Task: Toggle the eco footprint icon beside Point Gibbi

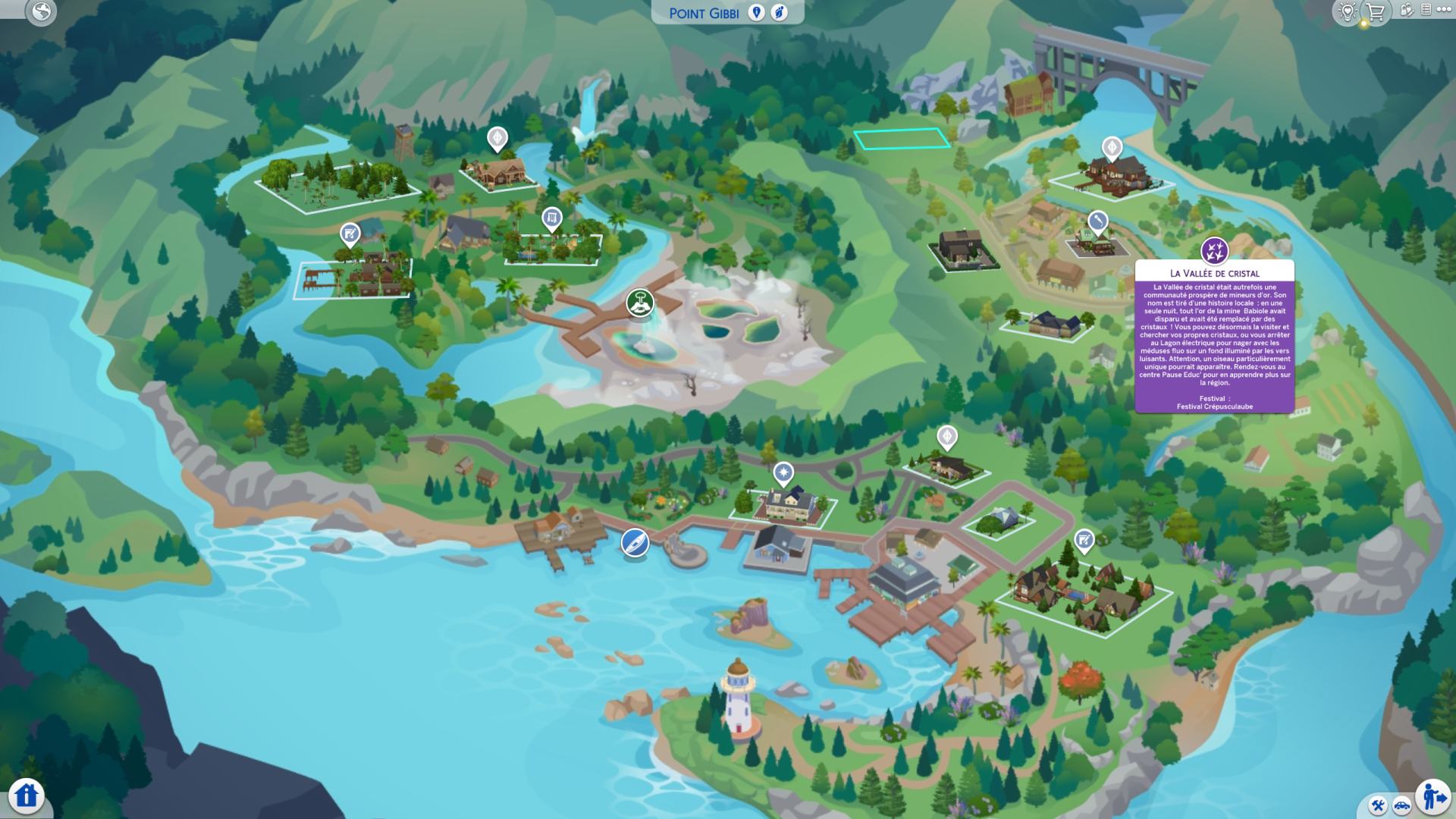Action: [x=780, y=12]
